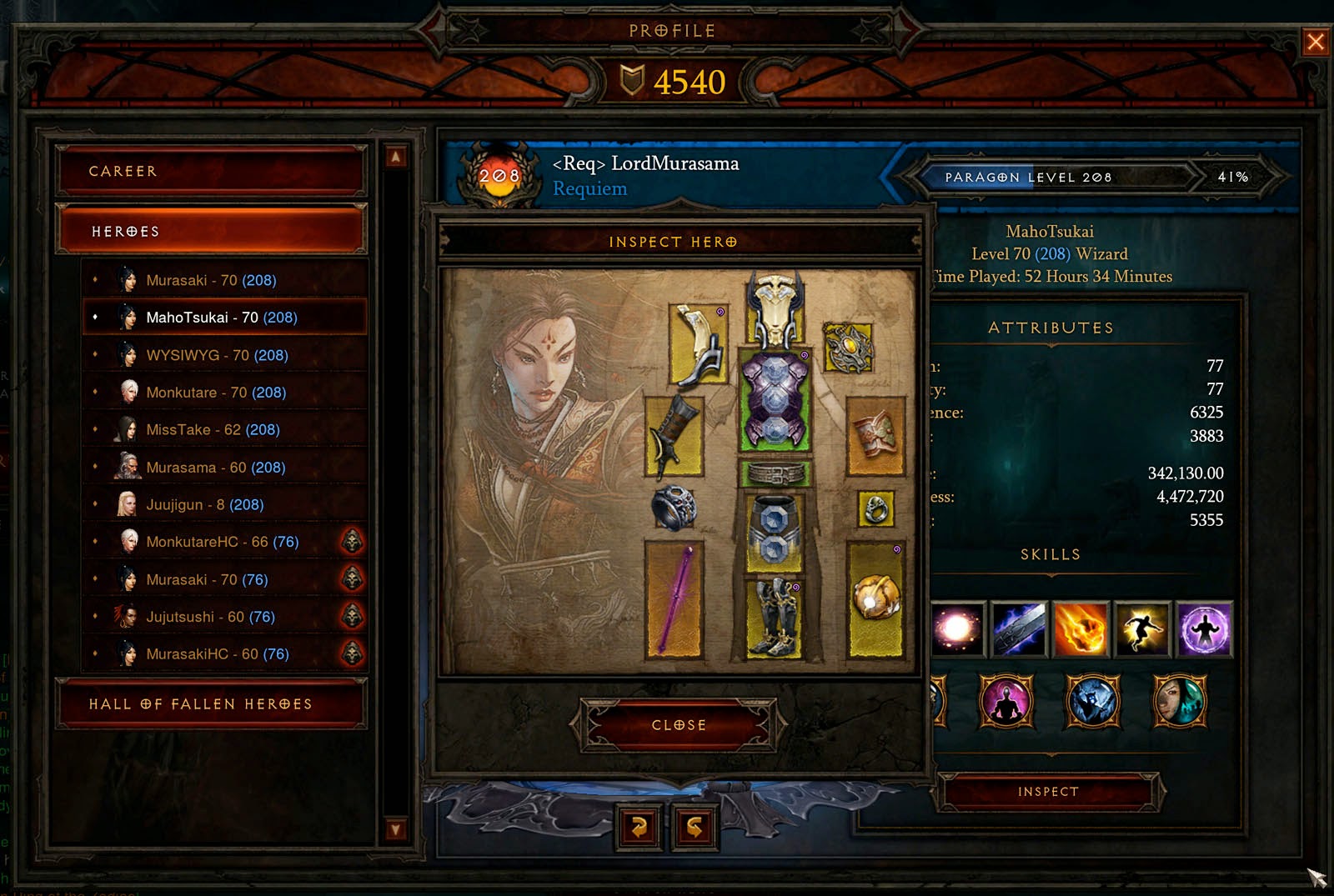The image size is (1334, 896).
Task: Inspect the boots equipment slot
Action: click(775, 617)
